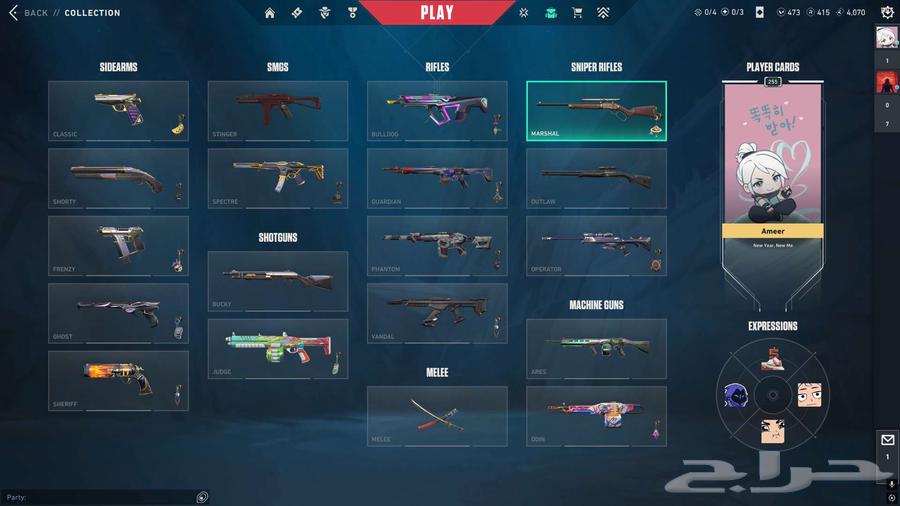Open the Phantom rifle slot
This screenshot has width=900, height=506.
click(436, 245)
